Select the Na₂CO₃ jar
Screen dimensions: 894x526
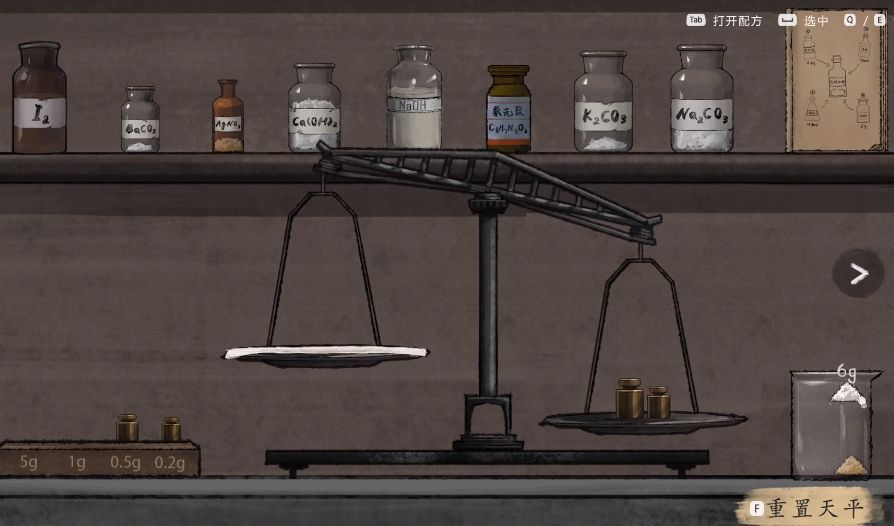701,101
